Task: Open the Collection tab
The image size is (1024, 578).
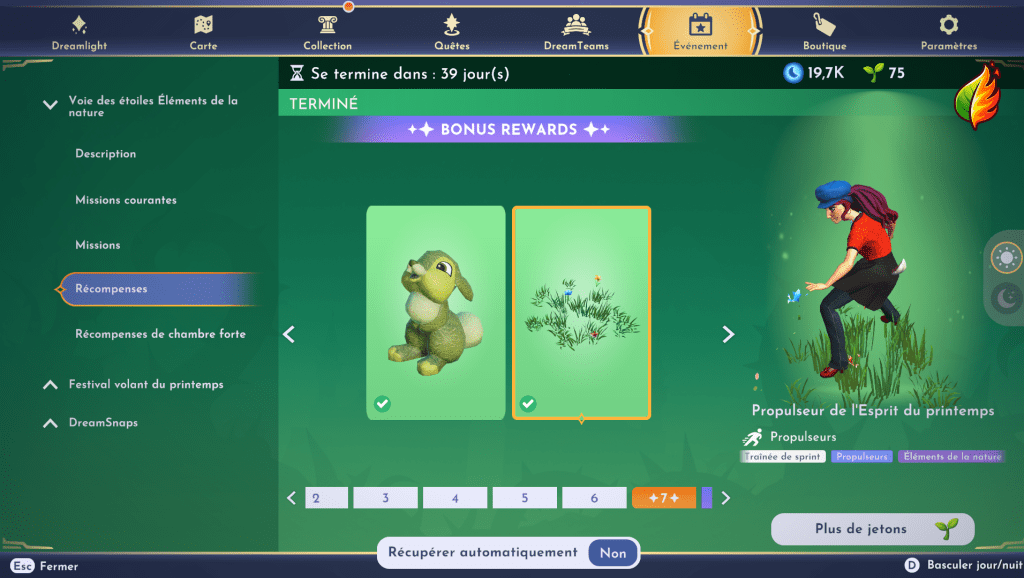Action: (x=327, y=32)
